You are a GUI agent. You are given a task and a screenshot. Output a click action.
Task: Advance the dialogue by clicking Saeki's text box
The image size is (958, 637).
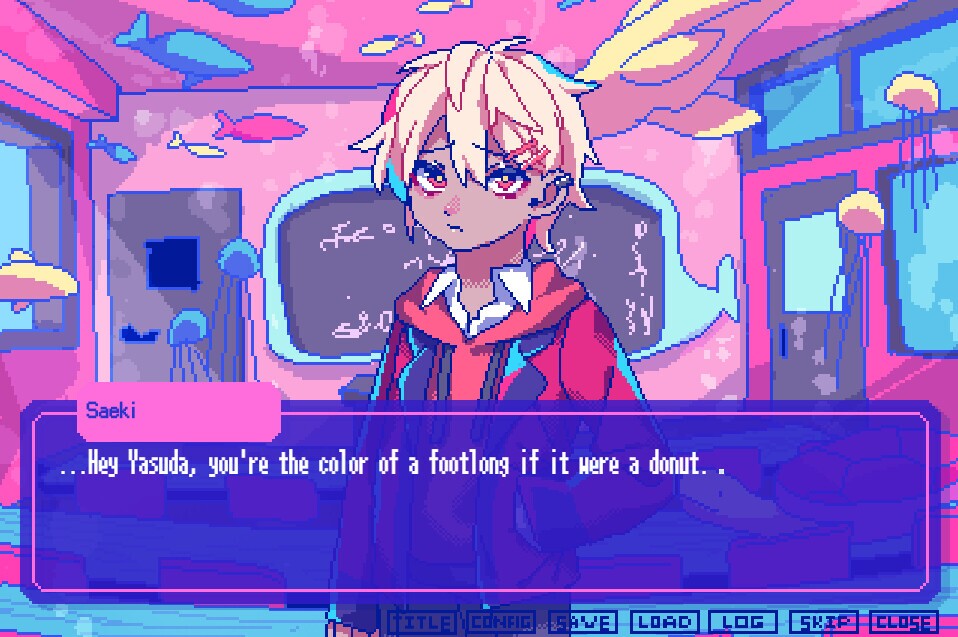pos(480,510)
